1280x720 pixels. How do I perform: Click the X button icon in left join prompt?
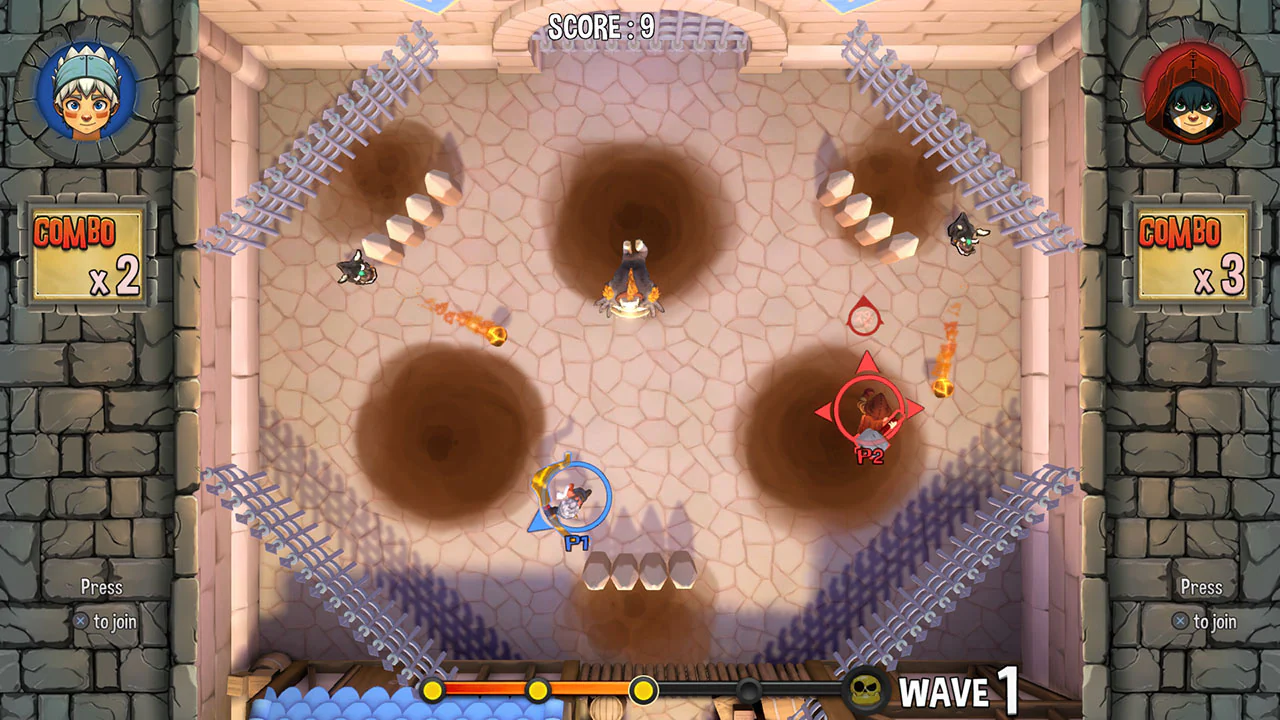tap(80, 621)
